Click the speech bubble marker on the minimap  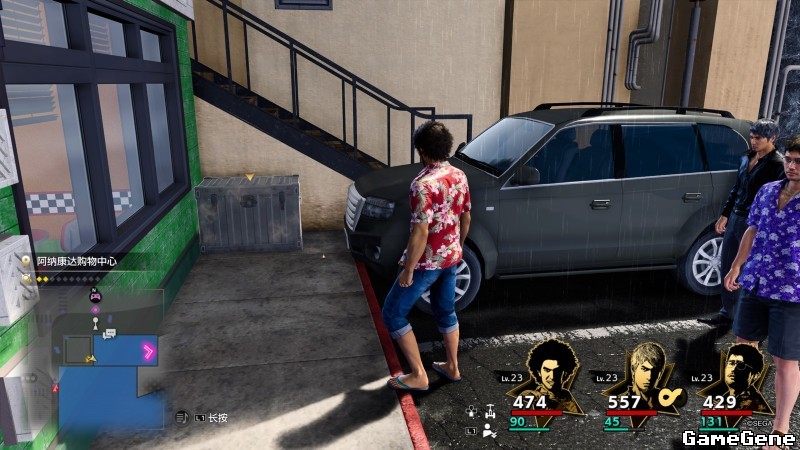coord(109,333)
